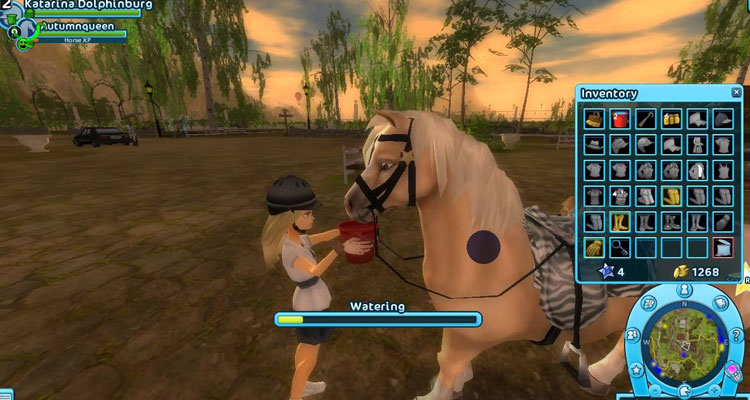750x400 pixels.
Task: Click the green smiley horse mood icon
Action: 22,44
